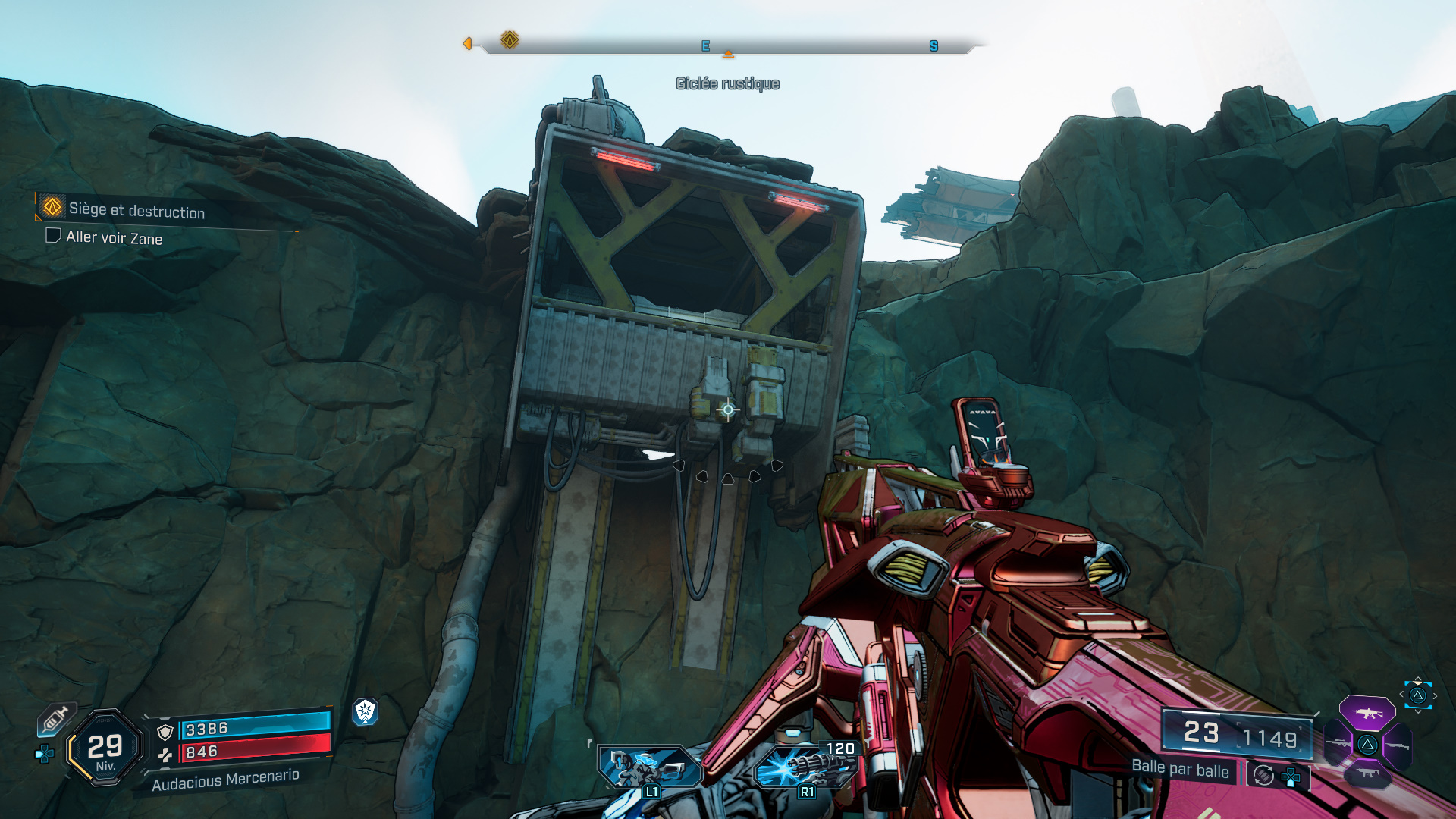Equip the right-side shotgun weapon slot
This screenshot has height=819, width=1456.
[1397, 746]
